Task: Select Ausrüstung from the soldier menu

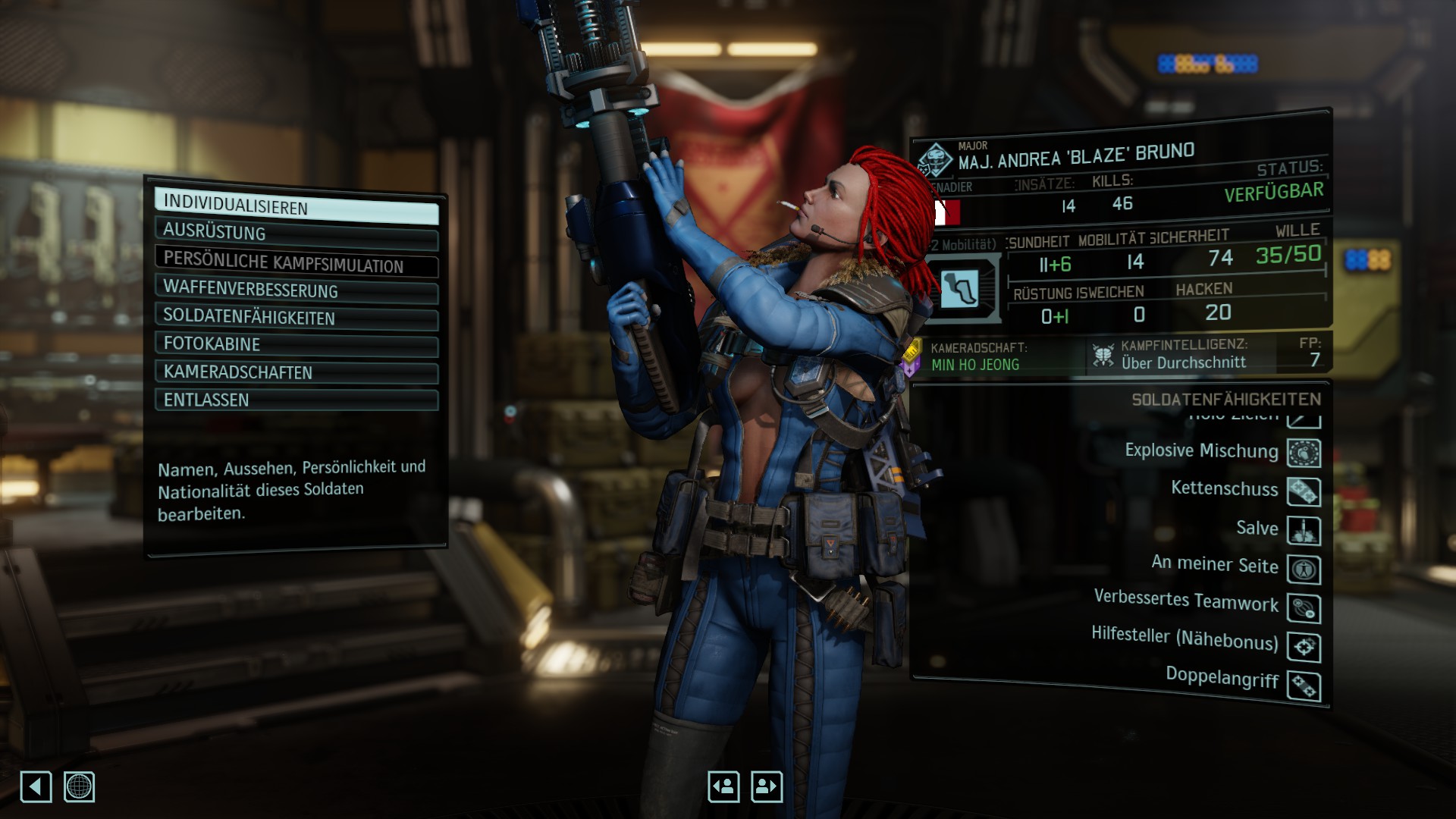Action: (x=296, y=233)
